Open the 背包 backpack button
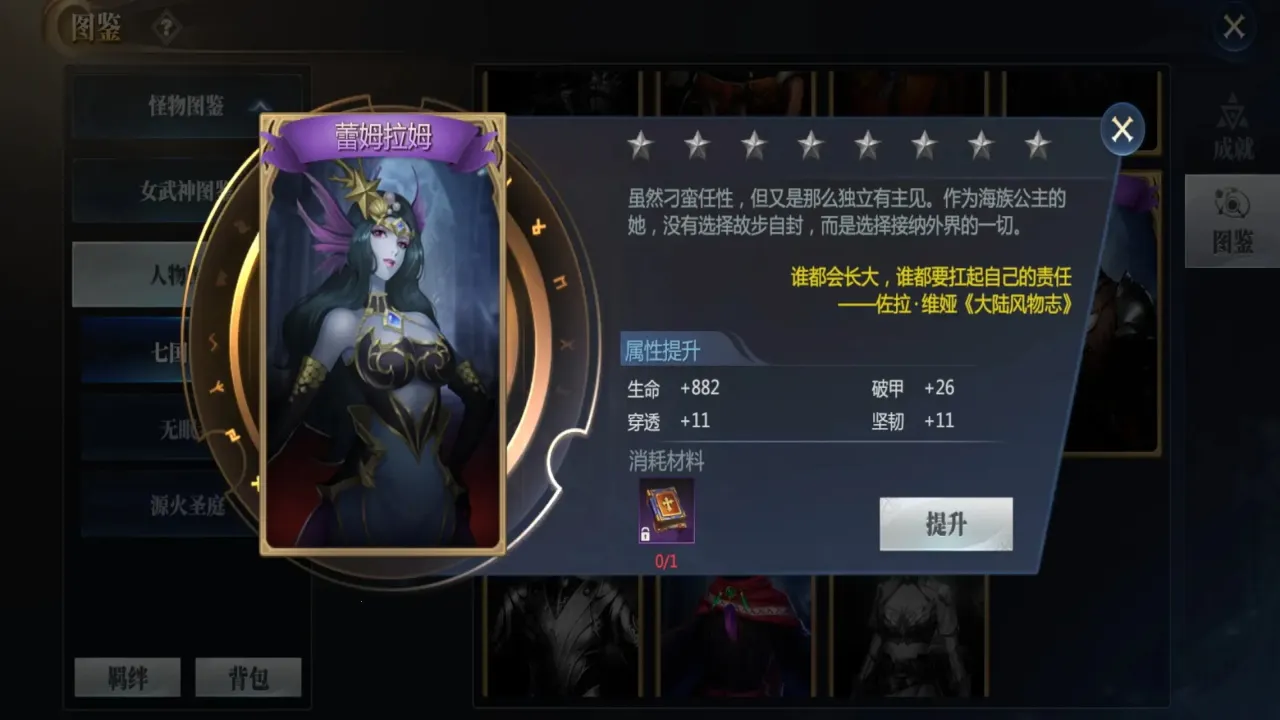The width and height of the screenshot is (1280, 720). (248, 676)
